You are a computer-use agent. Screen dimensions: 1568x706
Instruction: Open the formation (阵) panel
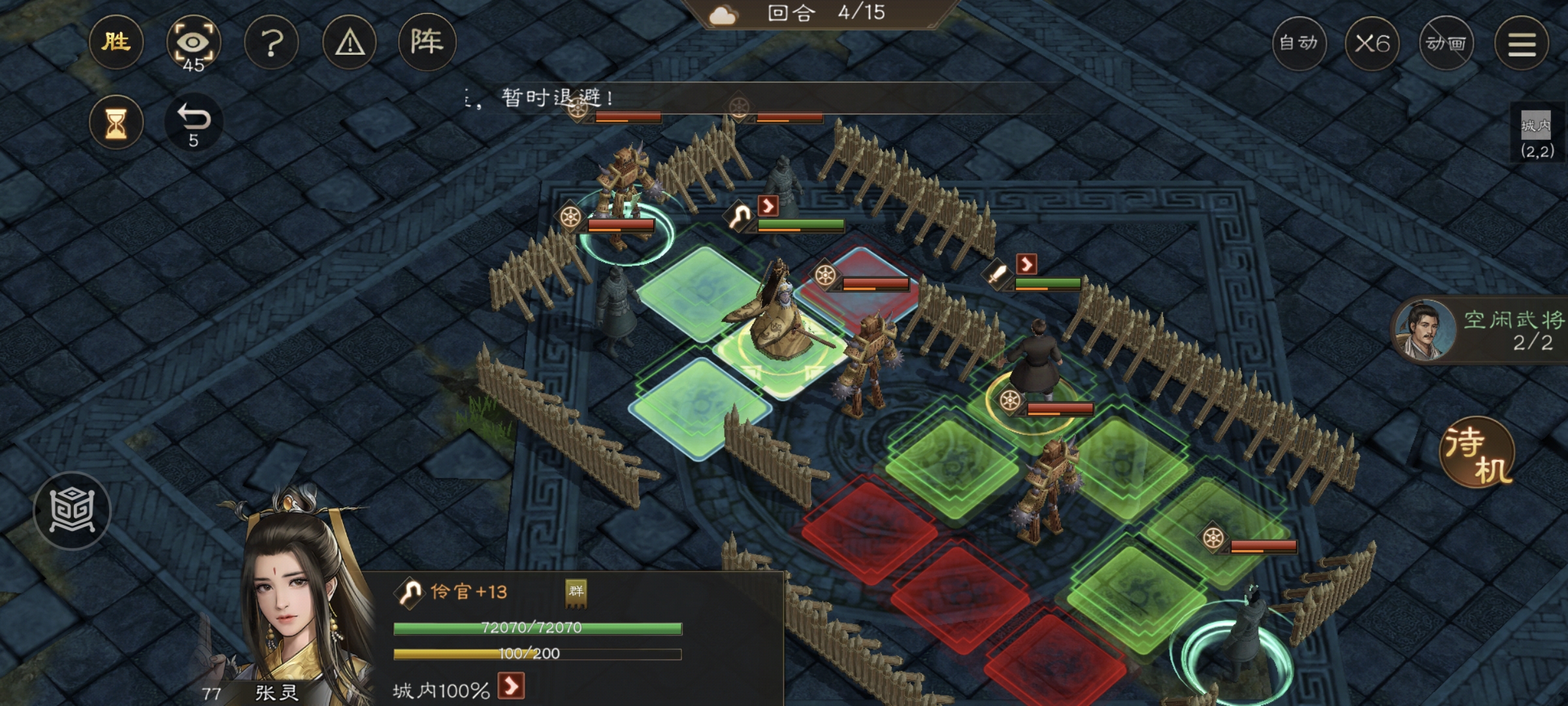click(427, 42)
